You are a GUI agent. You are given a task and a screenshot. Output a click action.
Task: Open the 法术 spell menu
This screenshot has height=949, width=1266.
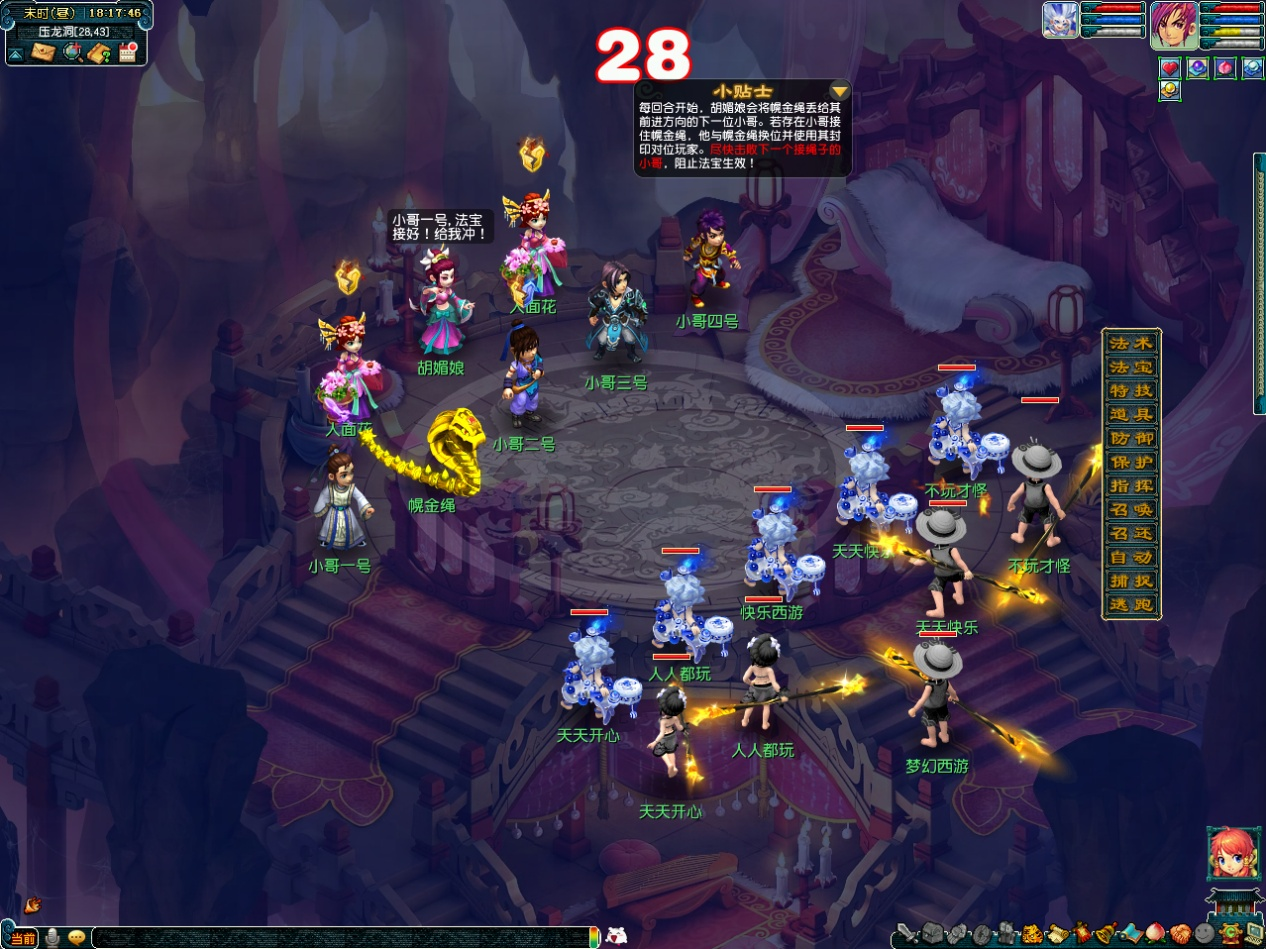(x=1131, y=343)
